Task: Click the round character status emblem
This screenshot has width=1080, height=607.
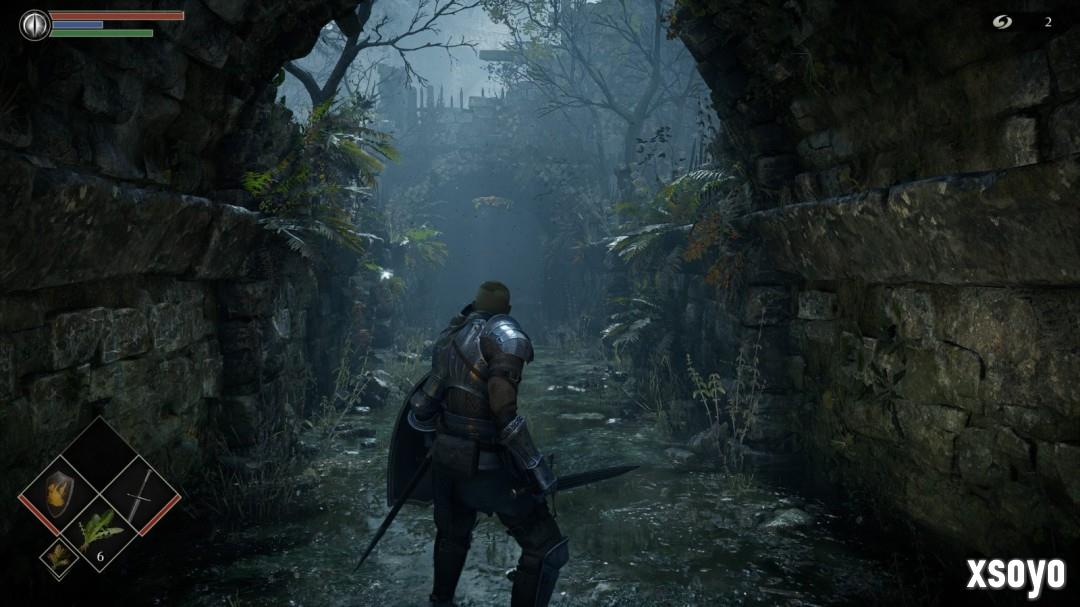Action: pos(35,24)
